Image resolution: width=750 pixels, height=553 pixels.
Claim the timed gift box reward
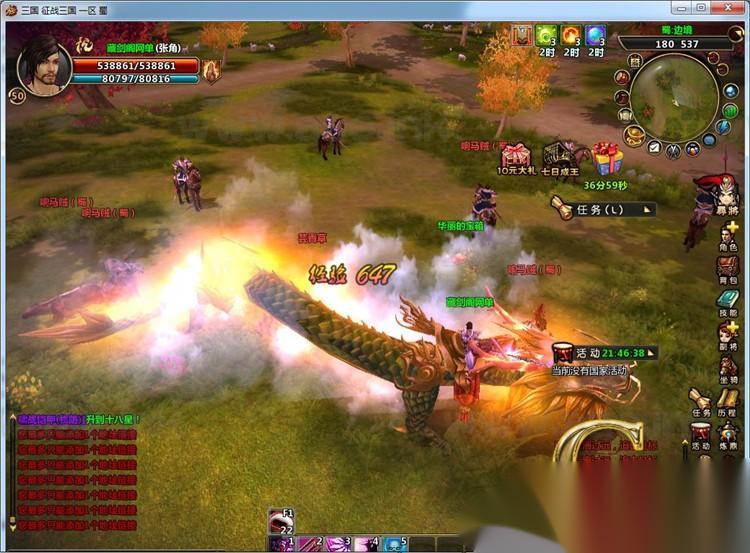(606, 159)
